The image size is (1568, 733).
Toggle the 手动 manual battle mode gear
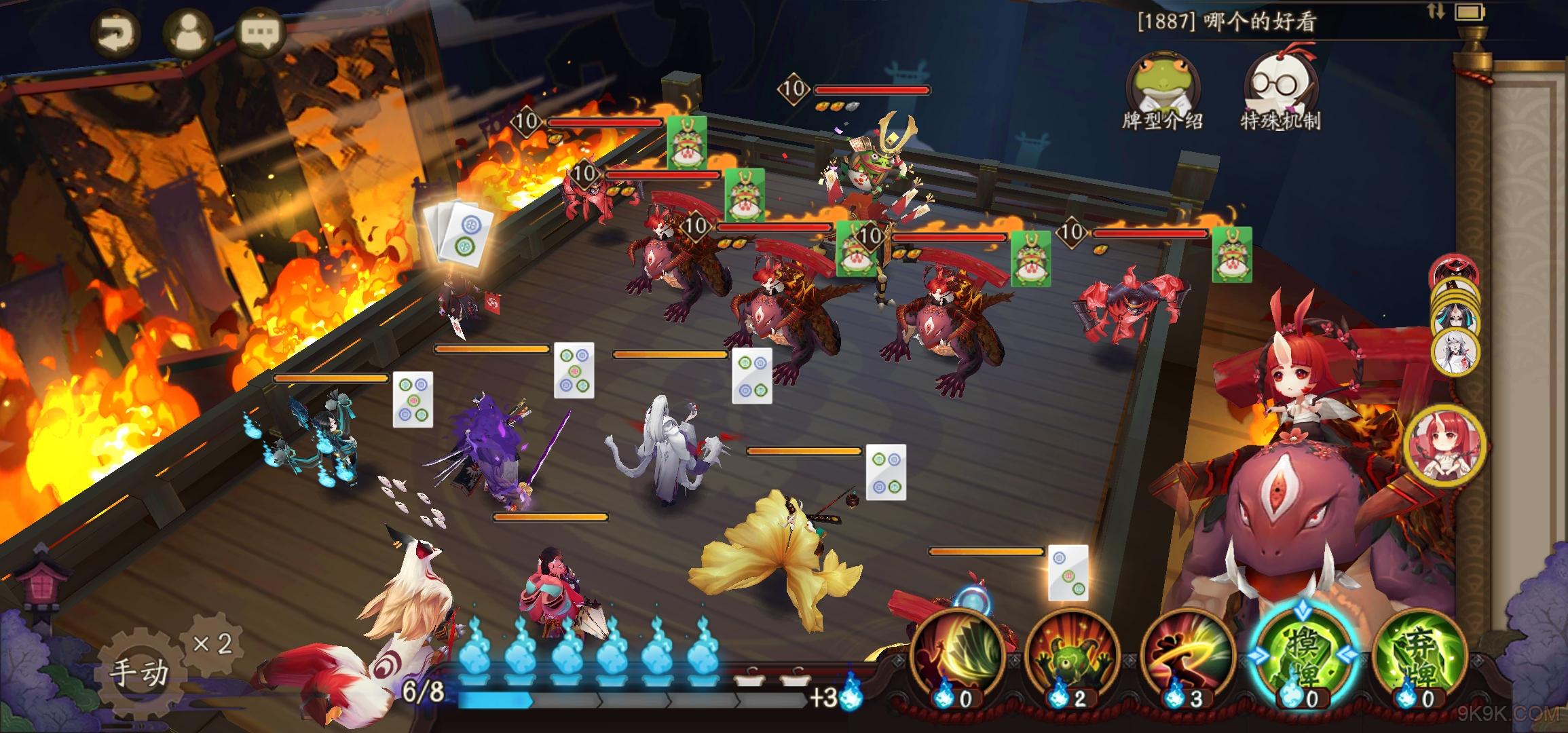pyautogui.click(x=139, y=672)
